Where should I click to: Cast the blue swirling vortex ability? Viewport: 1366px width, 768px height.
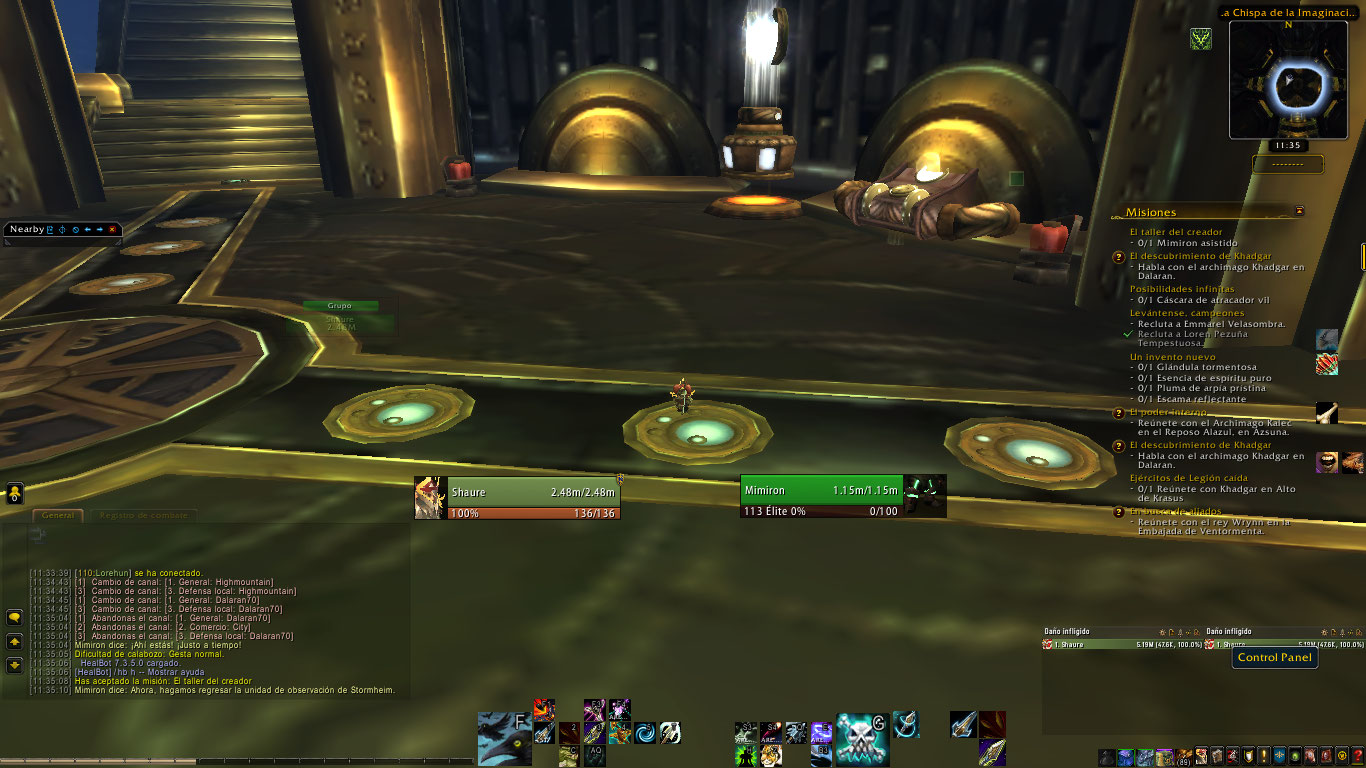(646, 733)
